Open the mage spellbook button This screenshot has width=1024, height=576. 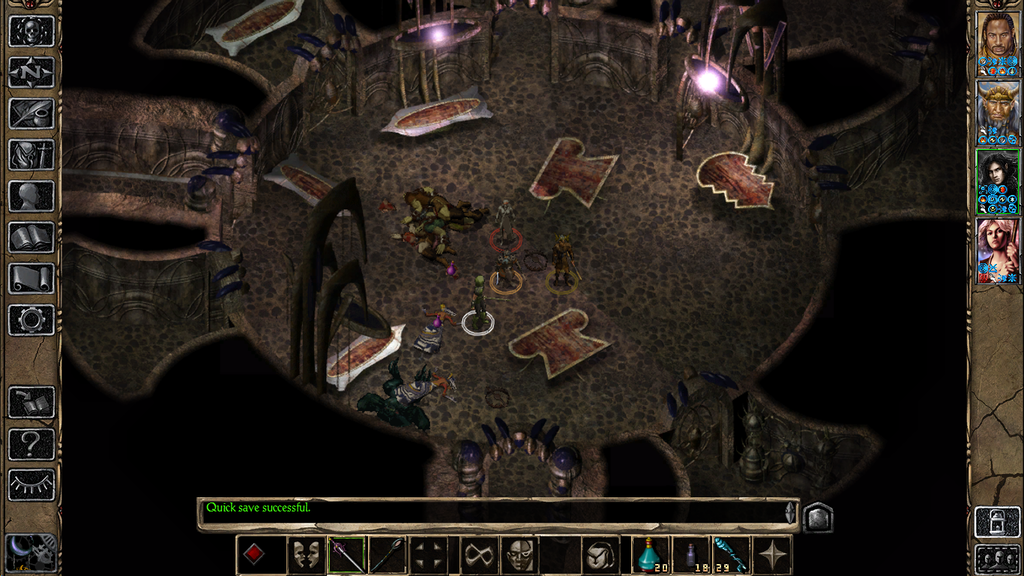click(31, 237)
